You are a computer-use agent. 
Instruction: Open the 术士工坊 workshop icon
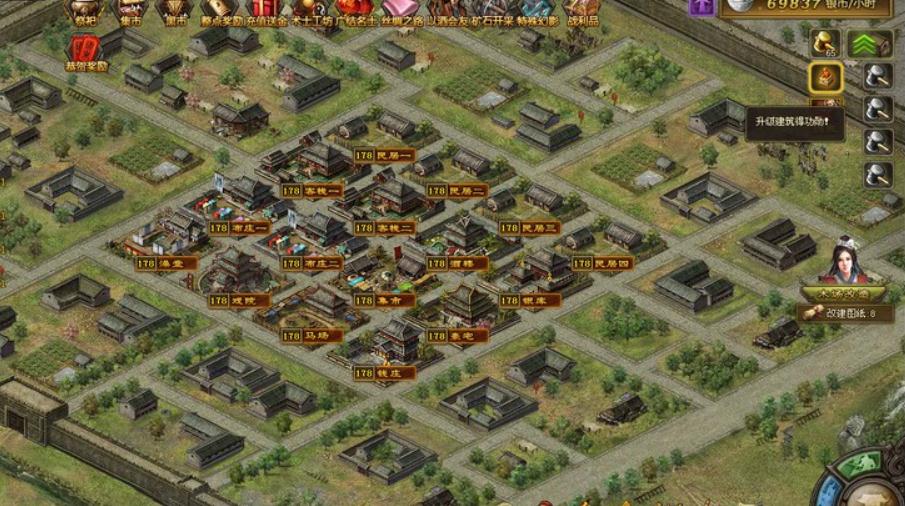click(x=312, y=10)
